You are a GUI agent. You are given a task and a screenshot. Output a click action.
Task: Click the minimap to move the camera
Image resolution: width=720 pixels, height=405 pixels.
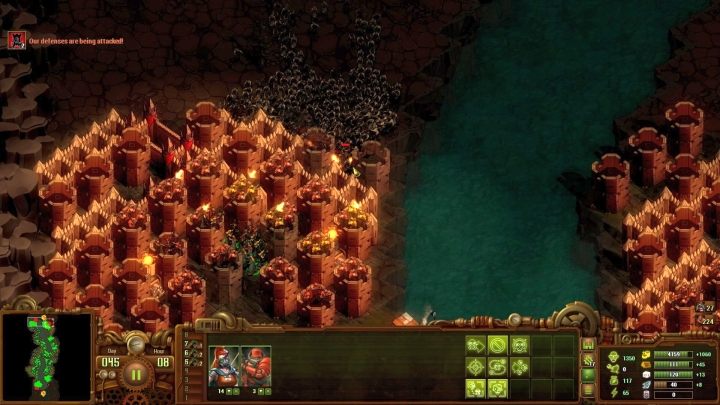pyautogui.click(x=46, y=357)
